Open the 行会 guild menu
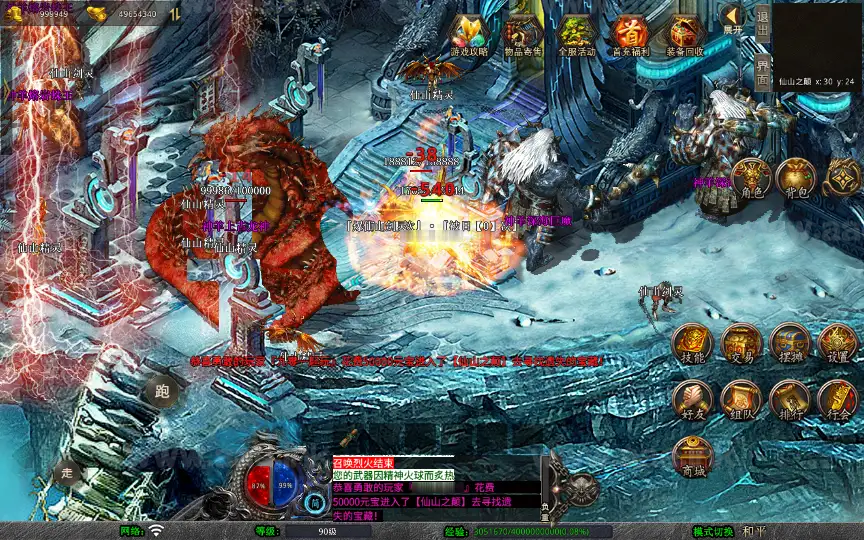Viewport: 864px width, 540px height. (837, 400)
